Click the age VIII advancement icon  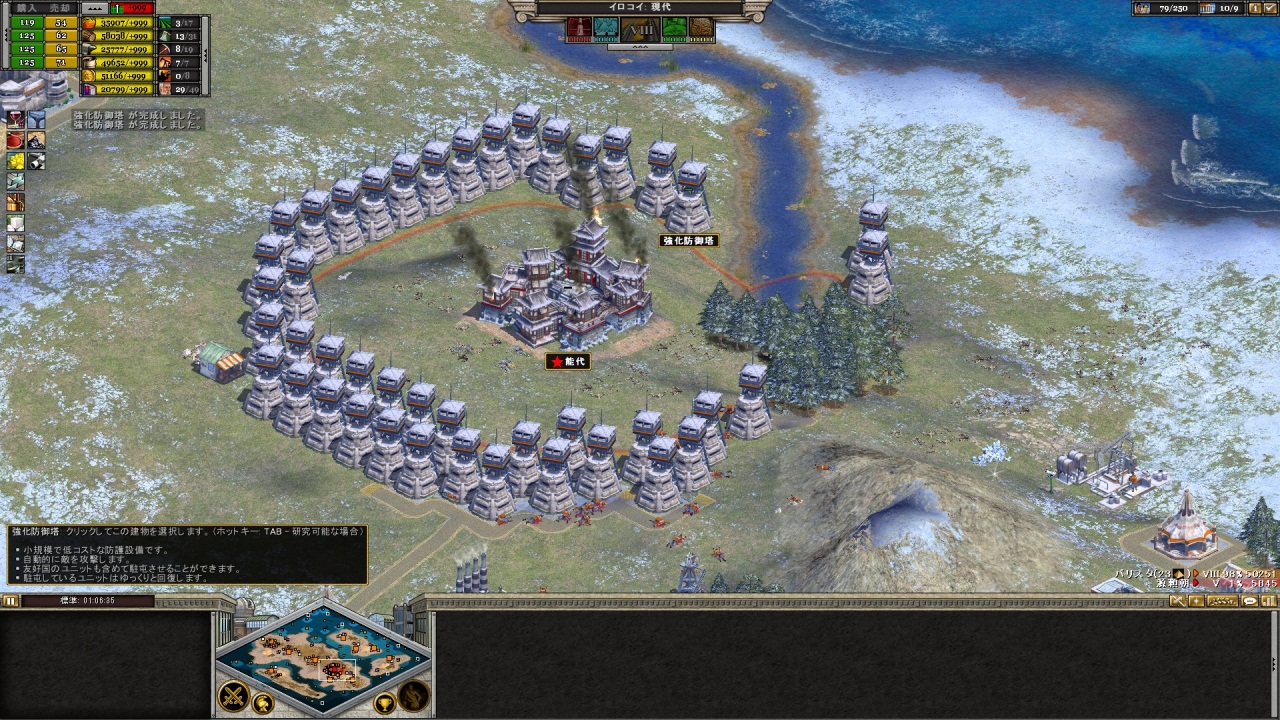[x=639, y=29]
